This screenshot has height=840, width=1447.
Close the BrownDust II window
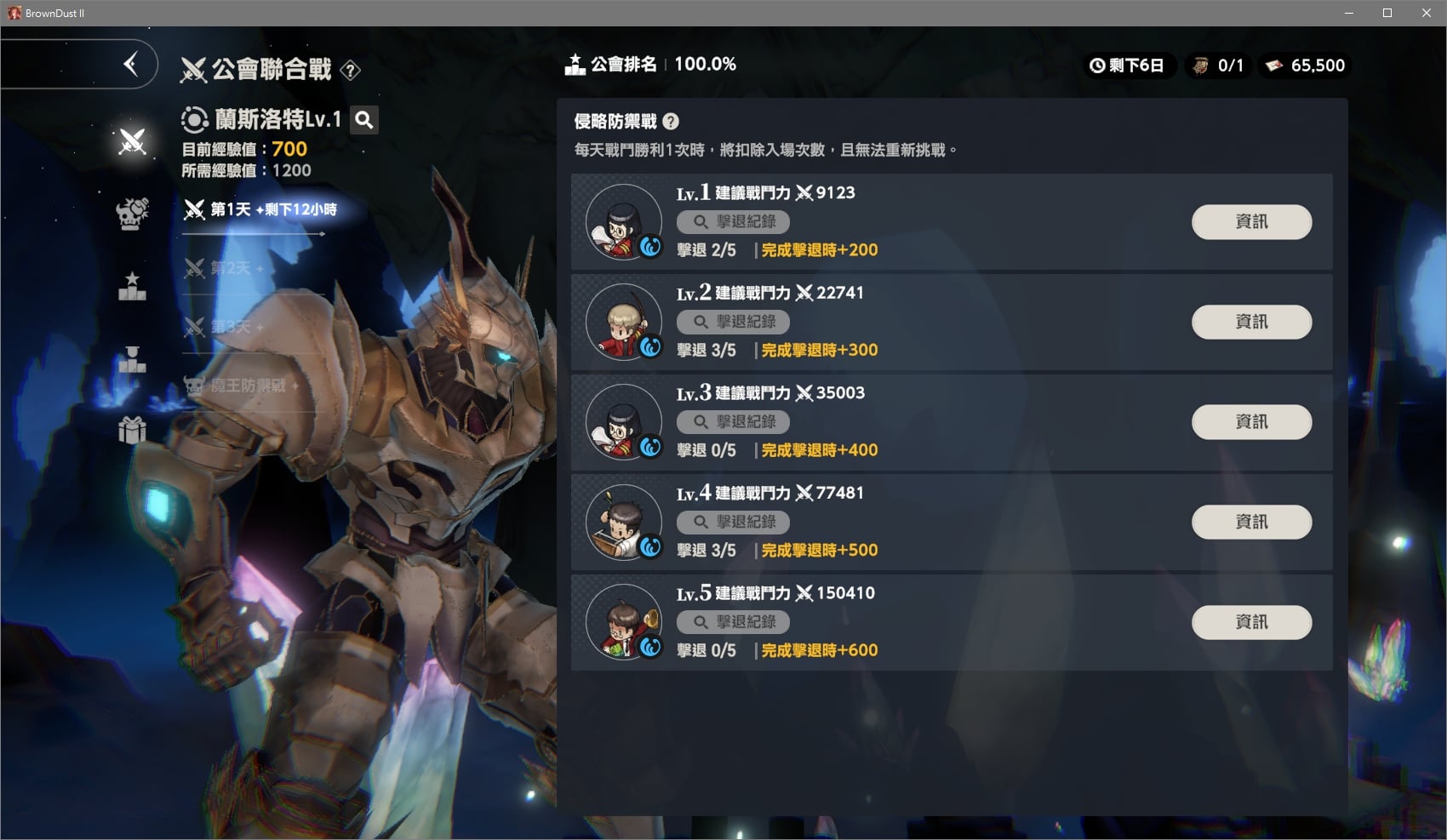click(1427, 13)
